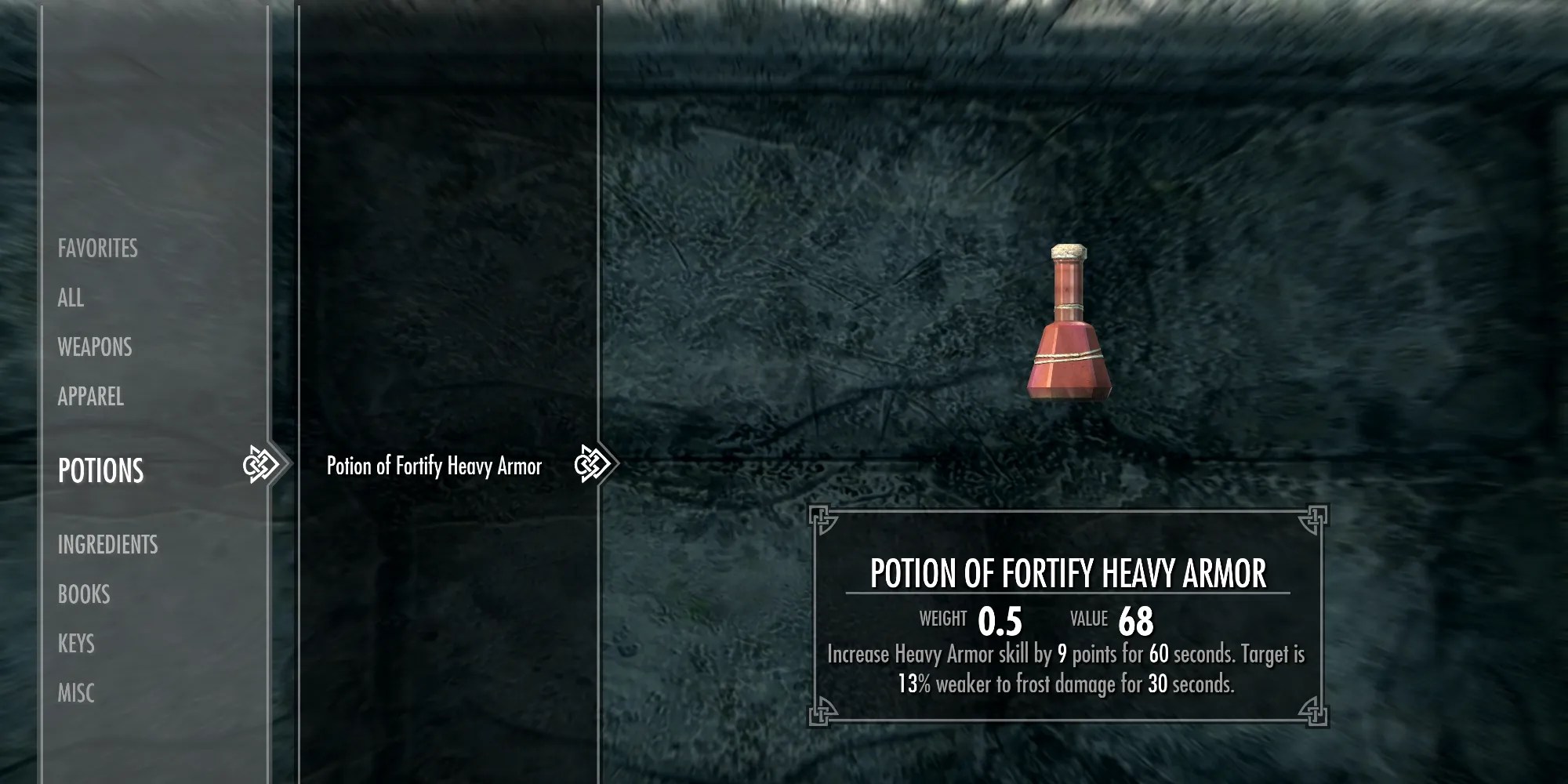Open the Favorites category
This screenshot has height=784, width=1568.
point(97,249)
